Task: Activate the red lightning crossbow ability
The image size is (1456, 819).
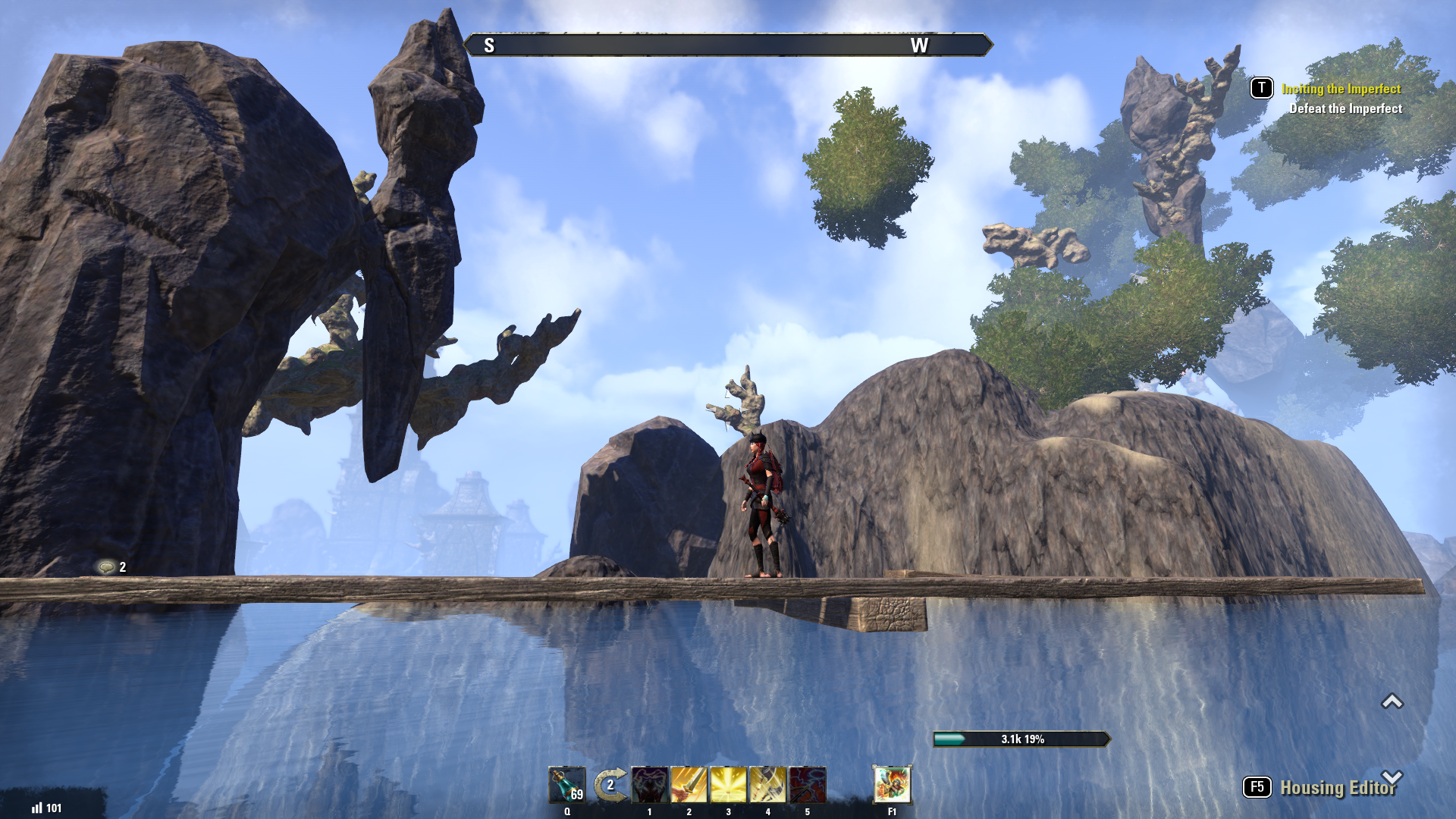Action: [x=807, y=785]
